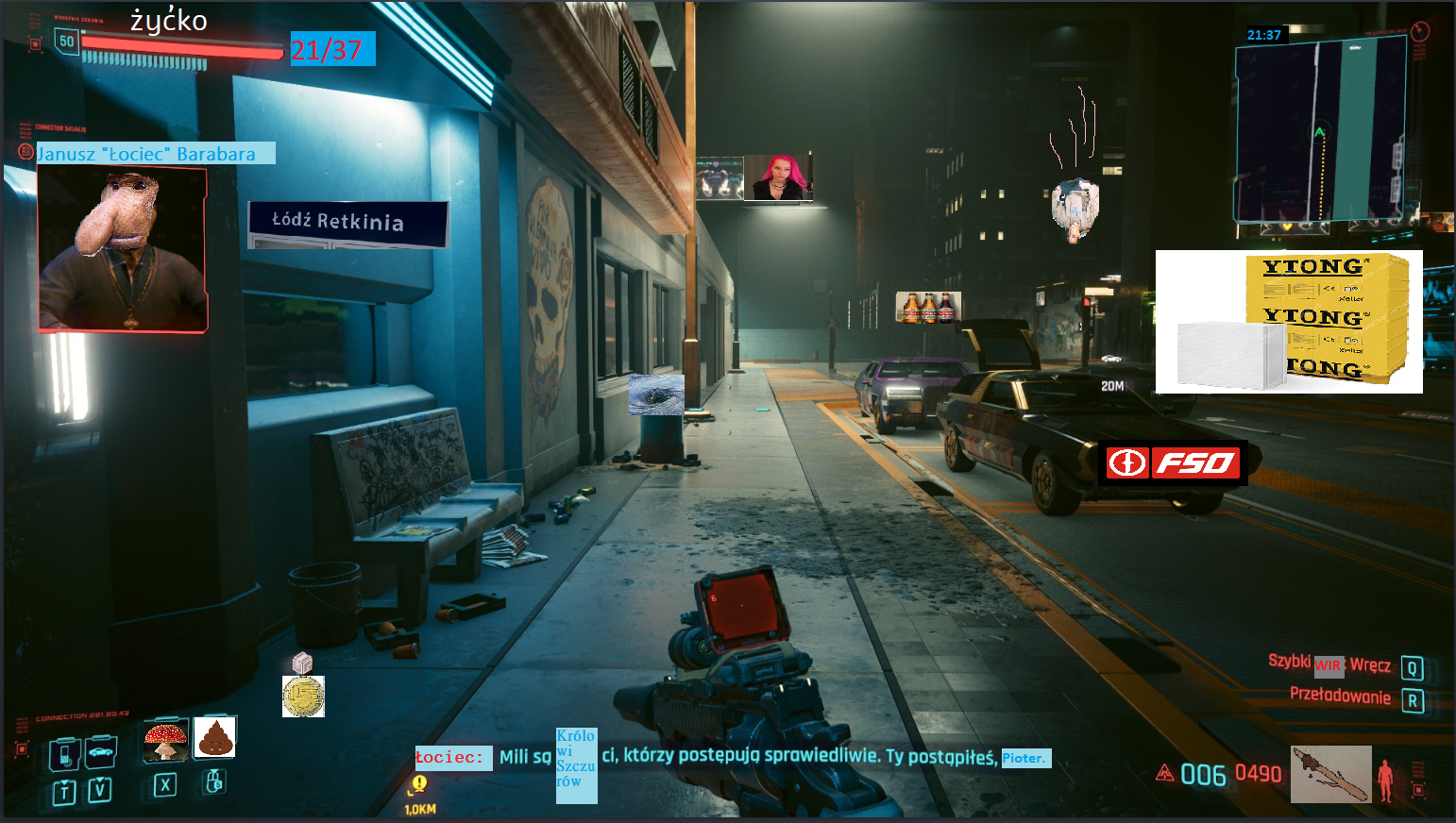Open the minimap in the corner

click(x=1320, y=132)
